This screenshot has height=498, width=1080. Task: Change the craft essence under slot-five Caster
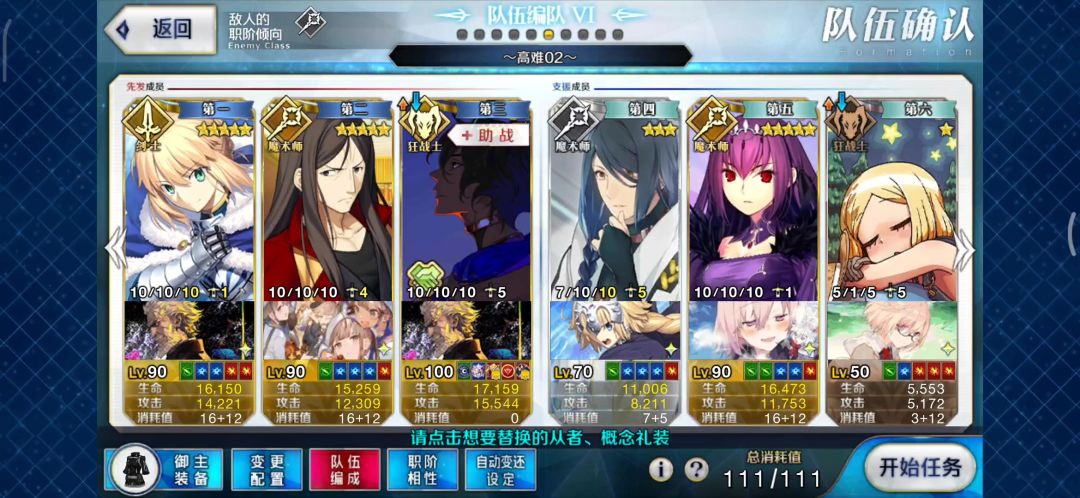pos(754,331)
